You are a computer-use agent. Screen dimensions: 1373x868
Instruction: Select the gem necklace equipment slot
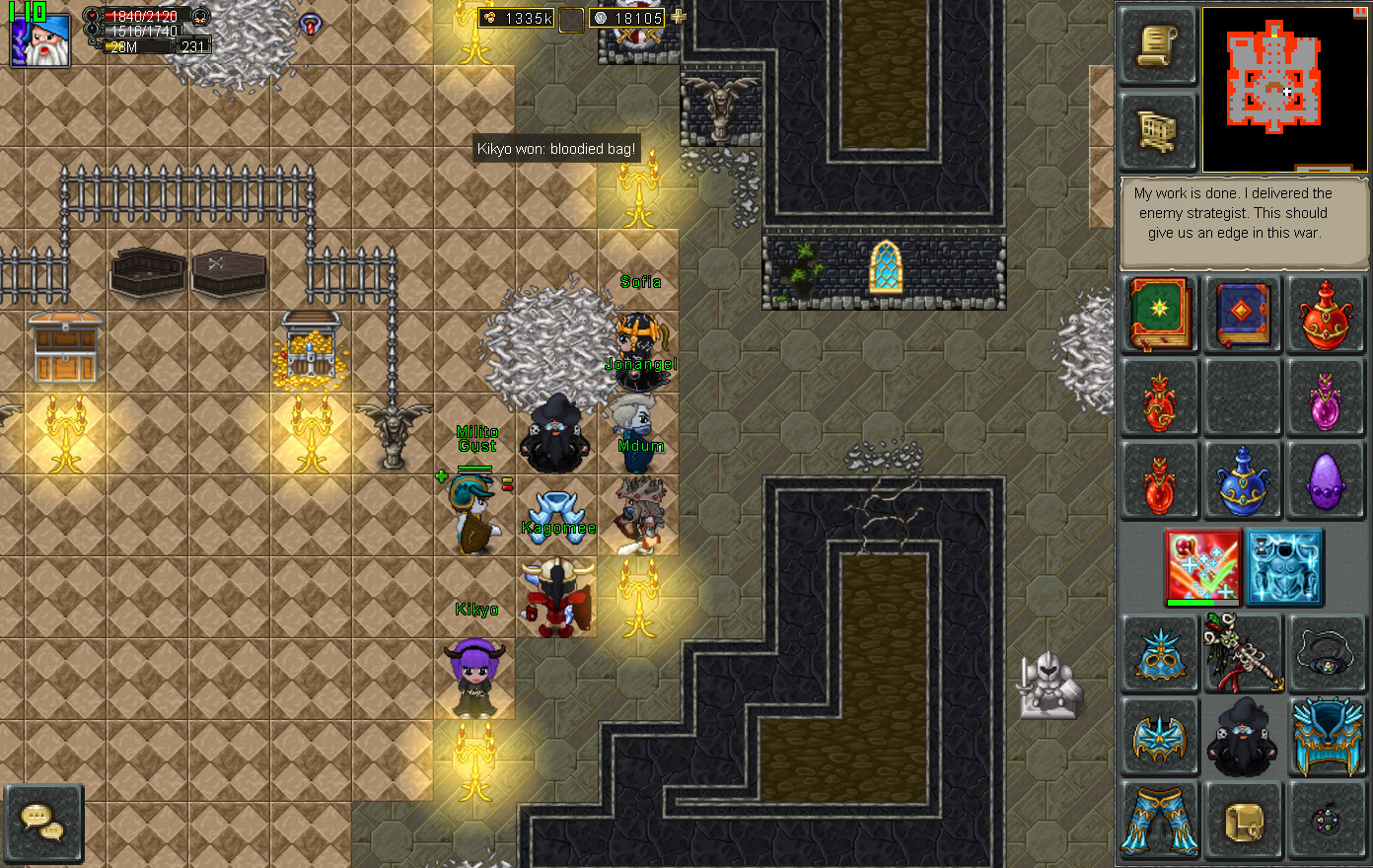pos(1327,652)
